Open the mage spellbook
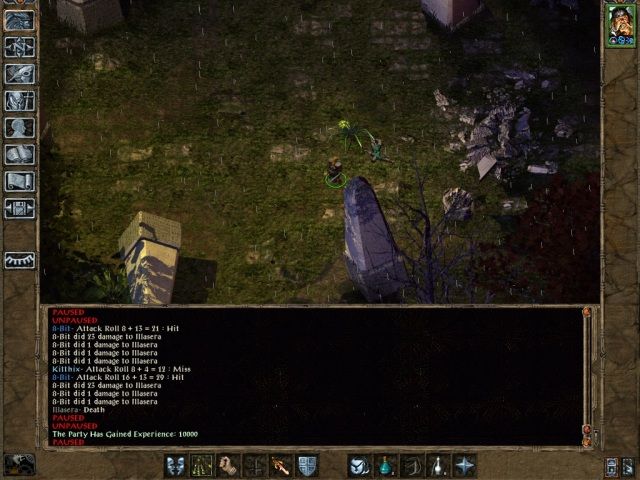Viewport: 640px width, 480px height. [x=19, y=155]
